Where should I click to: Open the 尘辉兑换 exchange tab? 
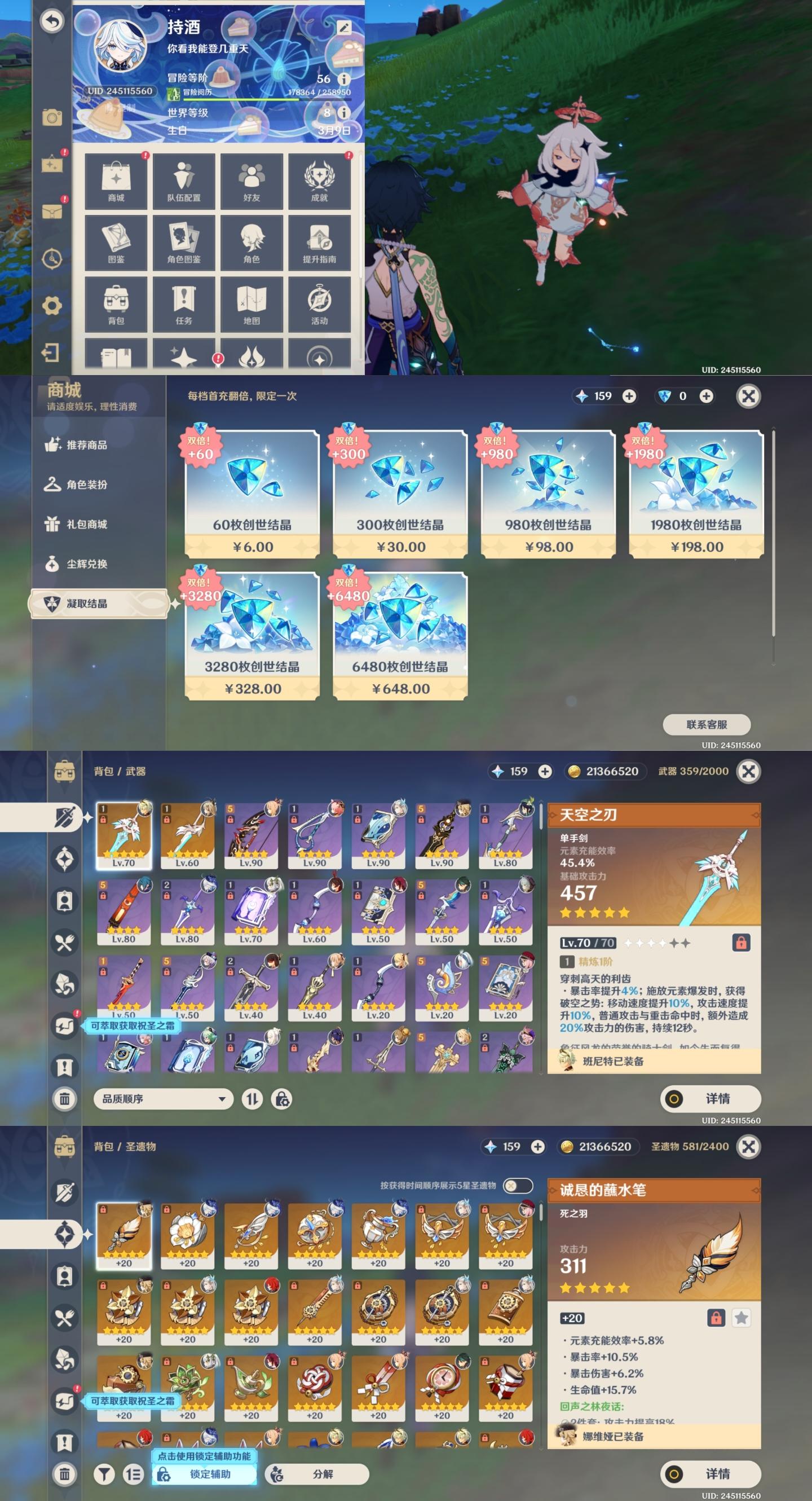tap(86, 564)
